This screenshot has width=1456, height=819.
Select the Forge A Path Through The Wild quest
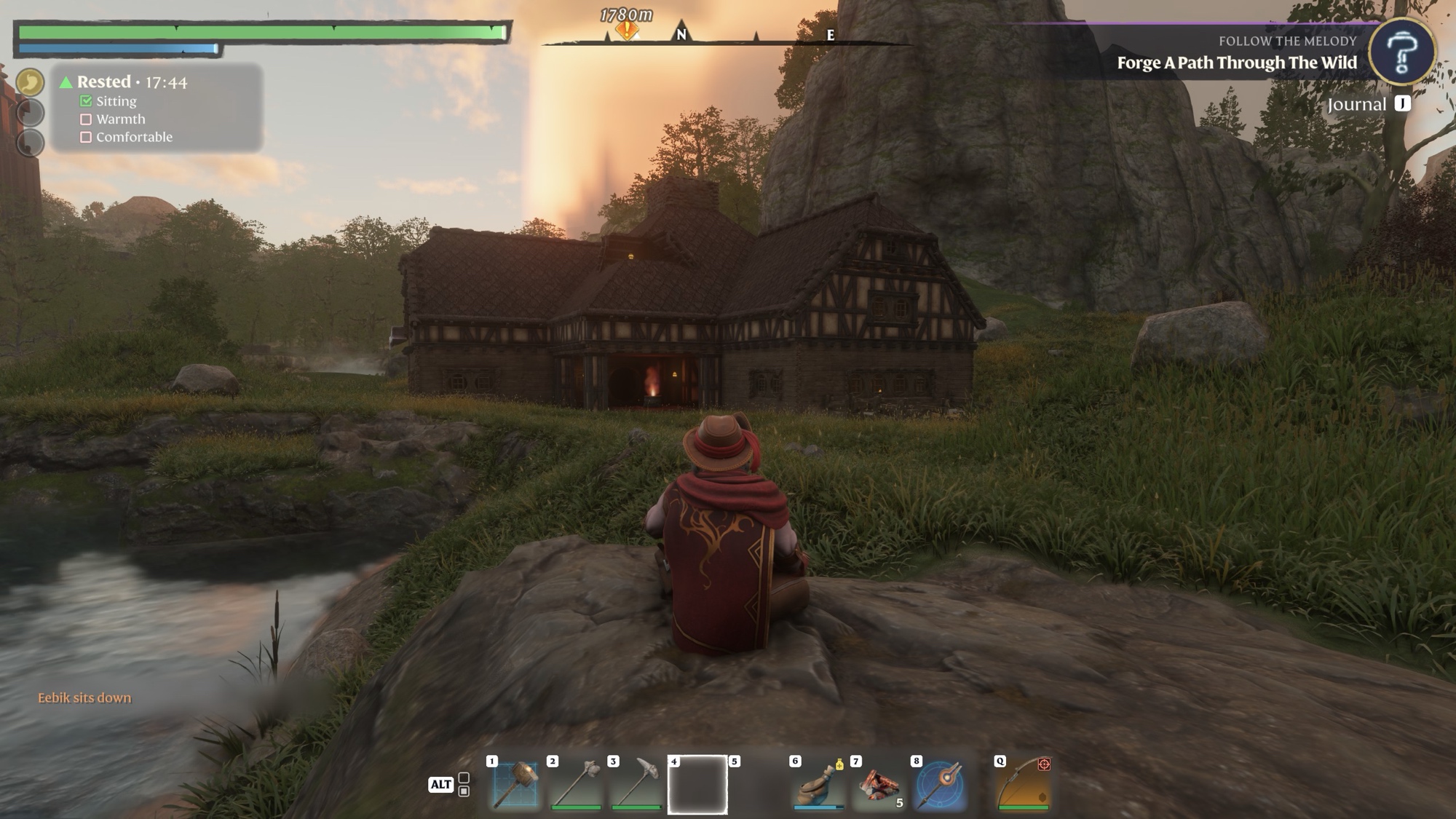click(x=1237, y=63)
